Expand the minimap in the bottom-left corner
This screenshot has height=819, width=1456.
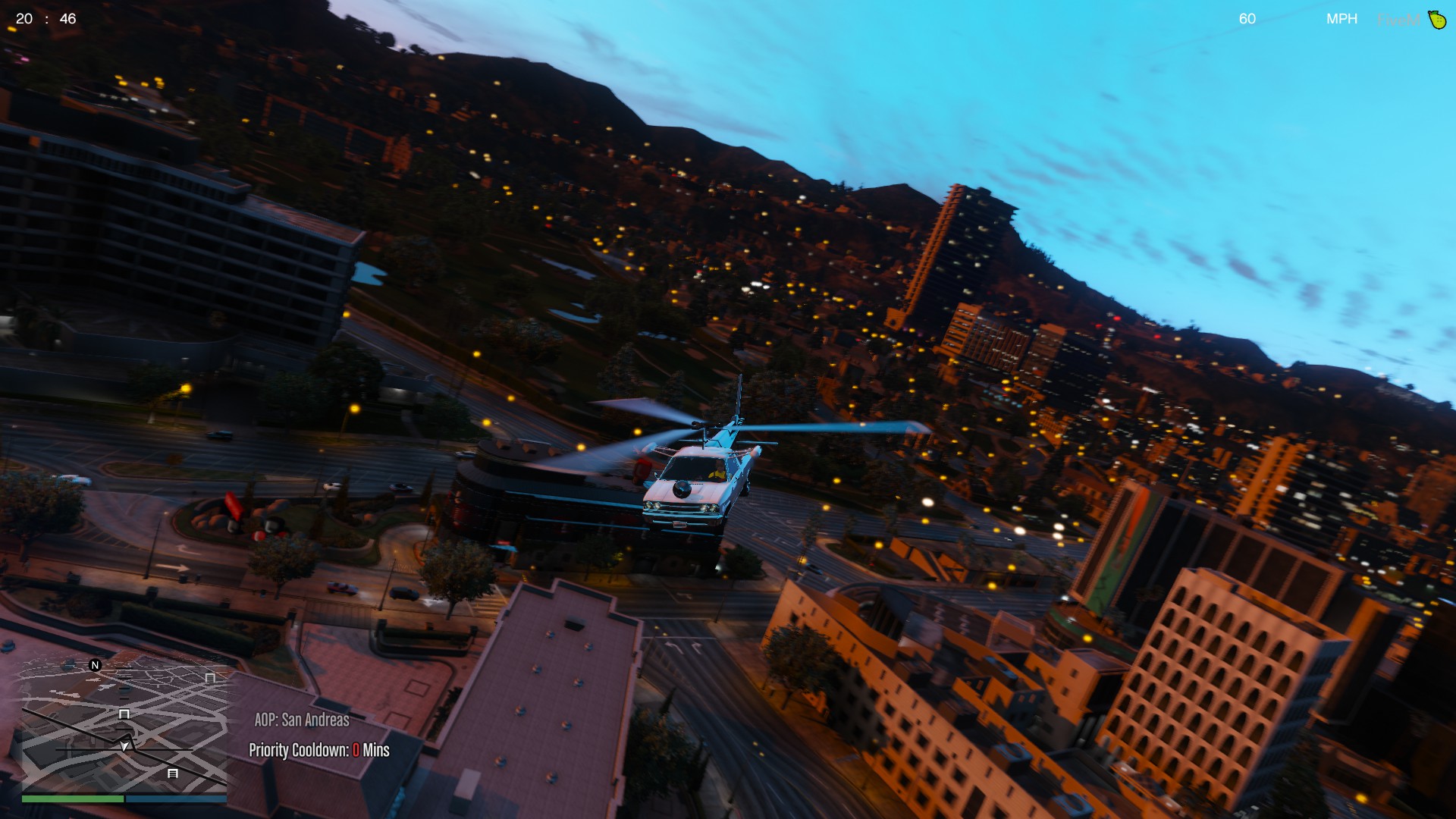124,728
